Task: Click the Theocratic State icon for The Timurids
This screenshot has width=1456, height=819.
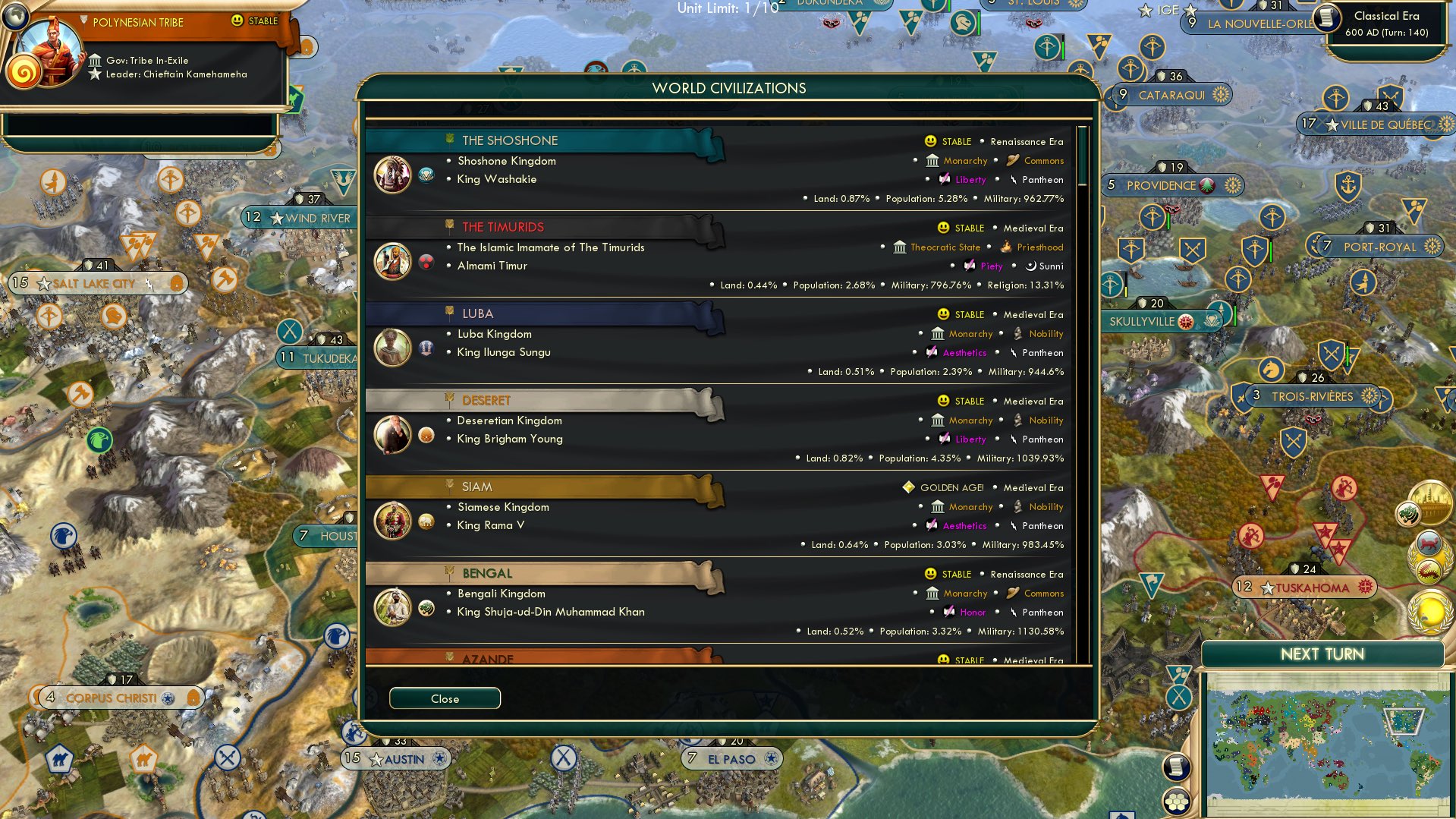Action: tap(899, 247)
